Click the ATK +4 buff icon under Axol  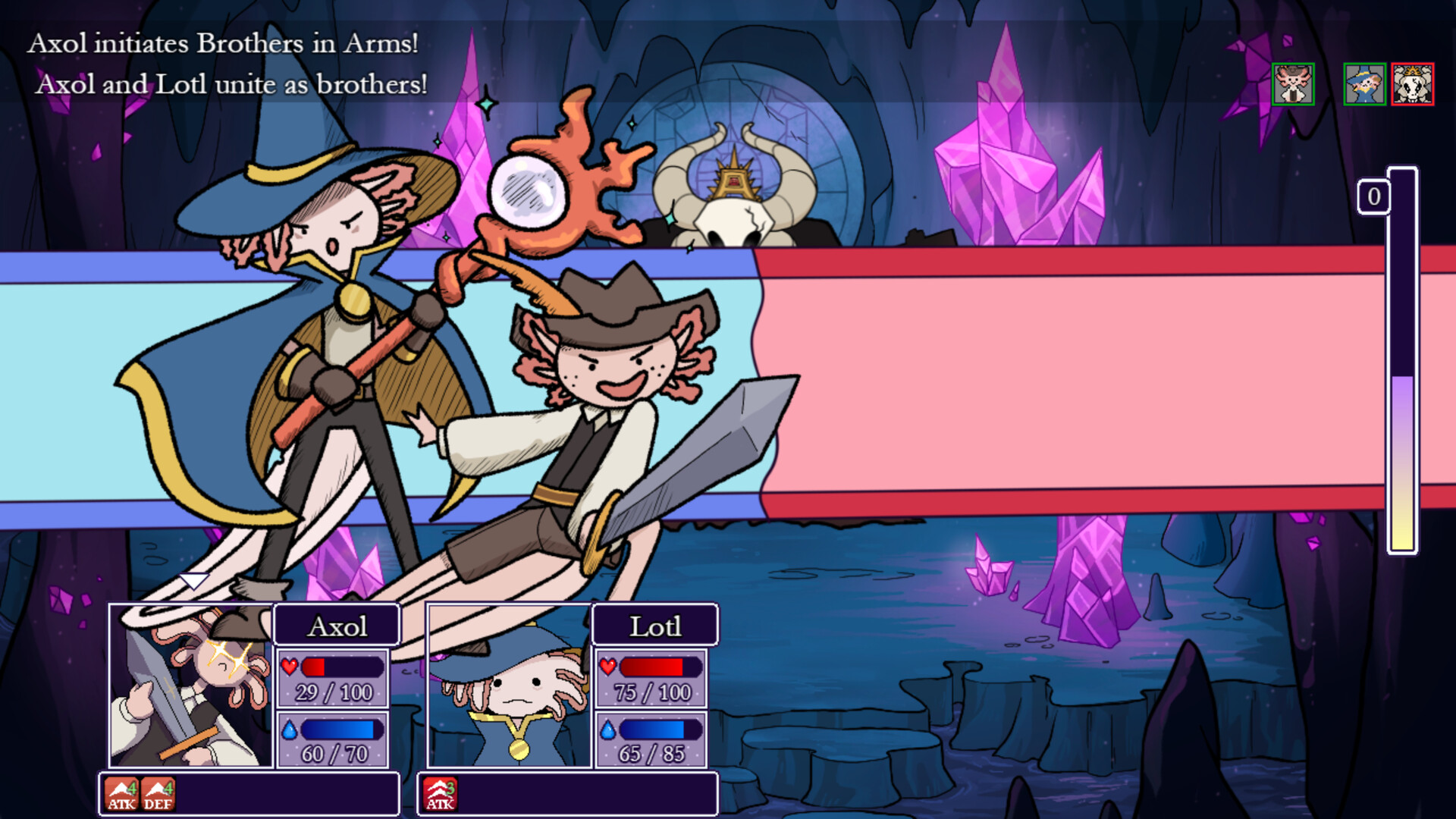(x=122, y=795)
